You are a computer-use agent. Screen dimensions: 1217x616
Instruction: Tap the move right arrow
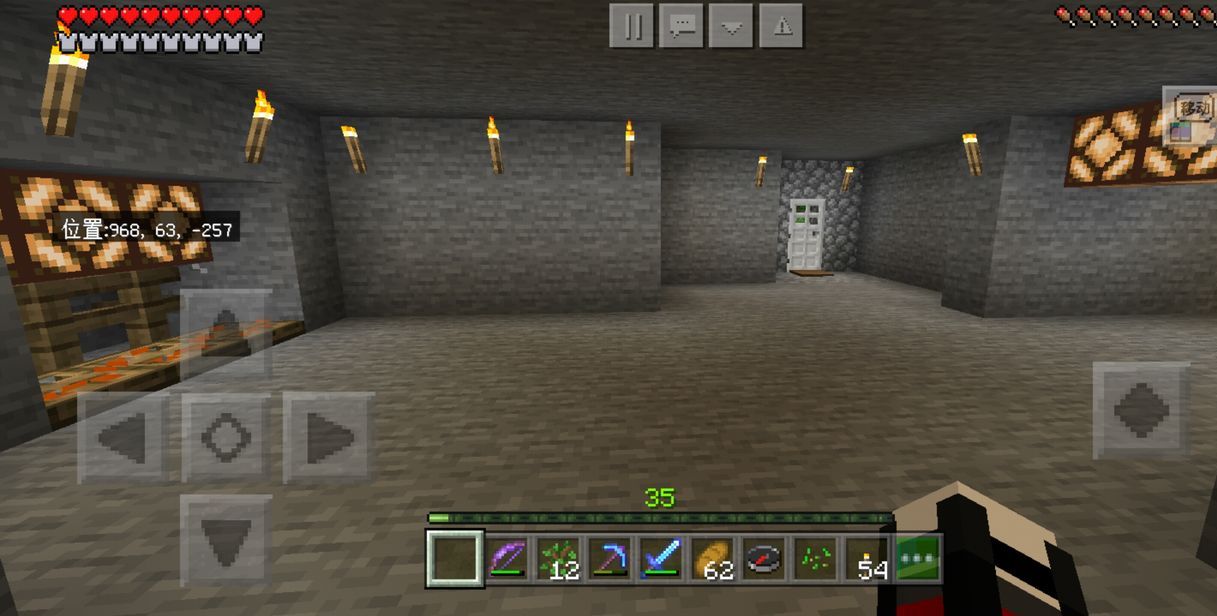click(328, 438)
